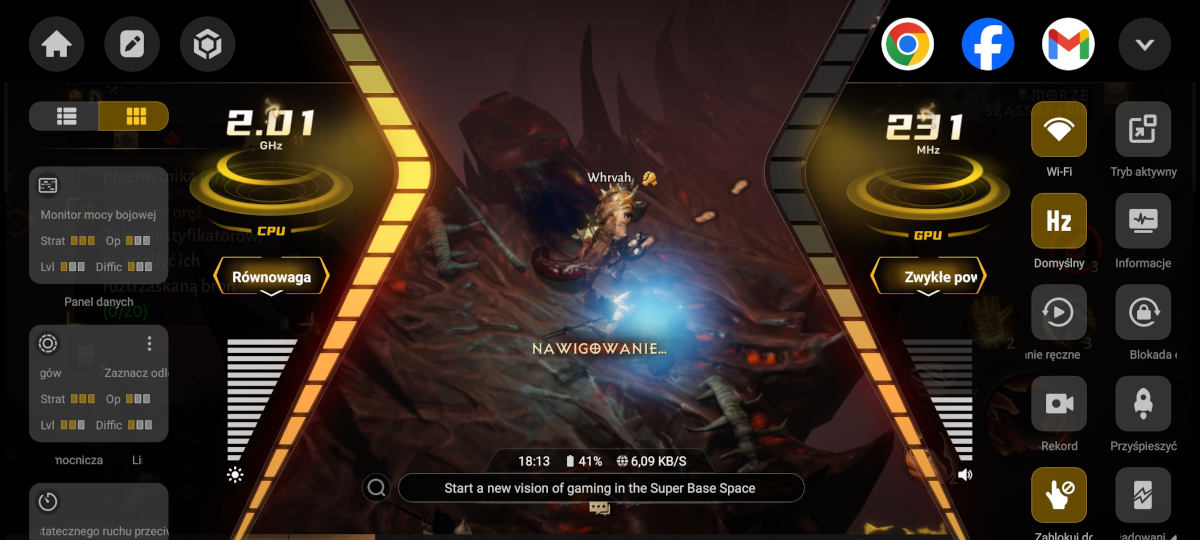Open the Gmail app shortcut
Screen dimensions: 1200x540
[1068, 45]
